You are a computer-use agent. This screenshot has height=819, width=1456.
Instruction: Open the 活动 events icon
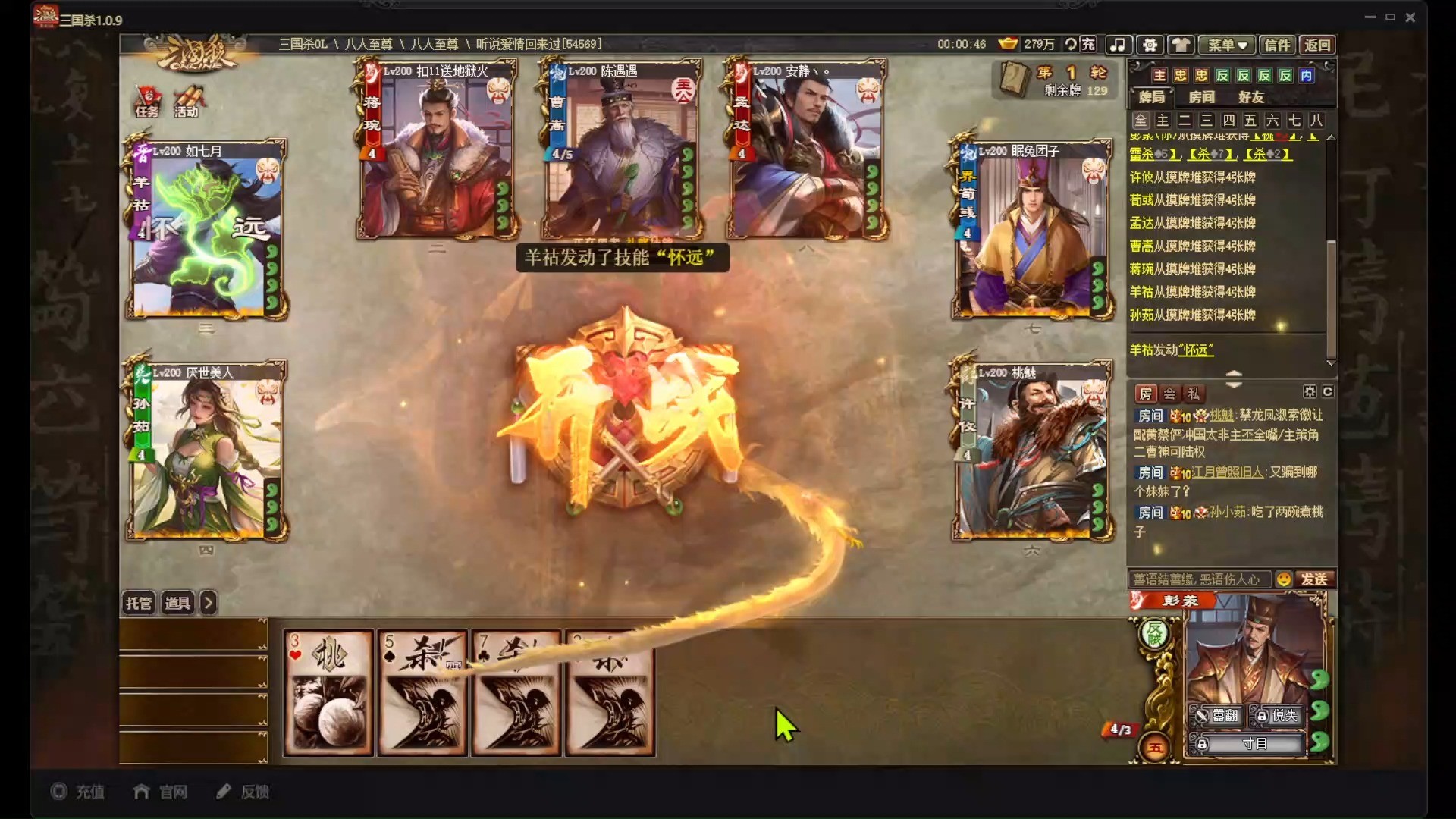click(187, 102)
